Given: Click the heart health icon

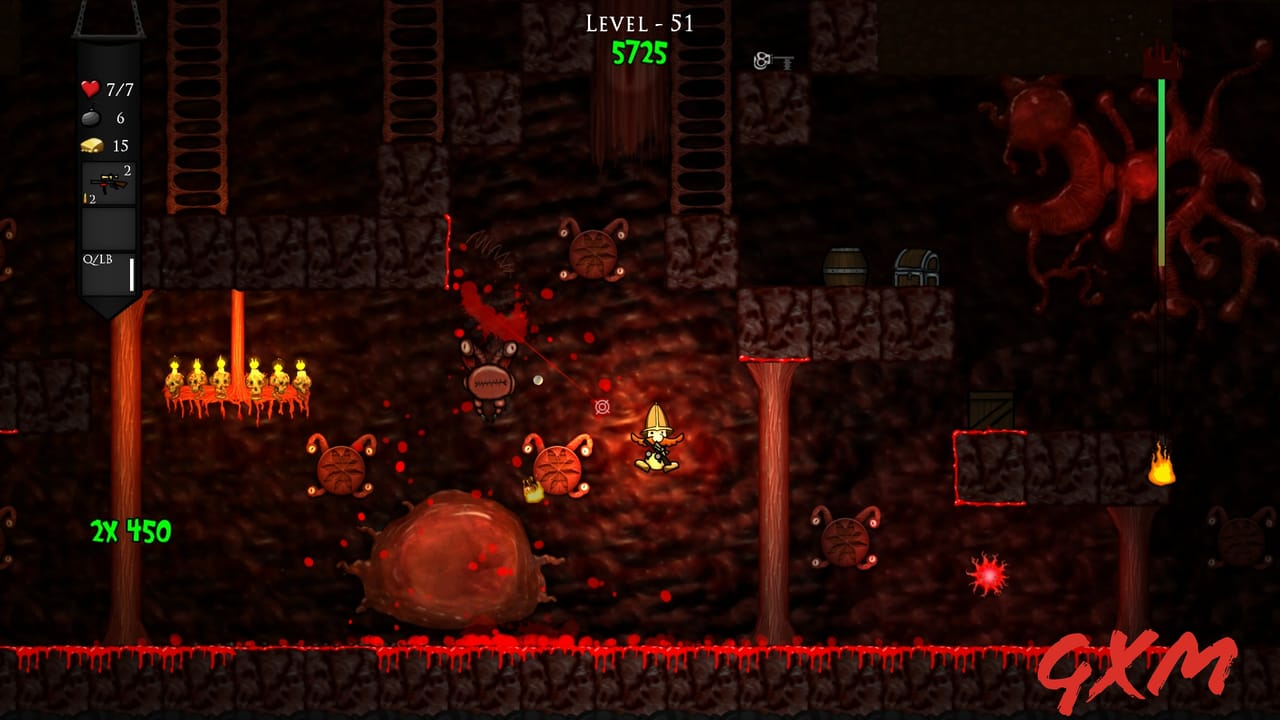Looking at the screenshot, I should (x=91, y=90).
